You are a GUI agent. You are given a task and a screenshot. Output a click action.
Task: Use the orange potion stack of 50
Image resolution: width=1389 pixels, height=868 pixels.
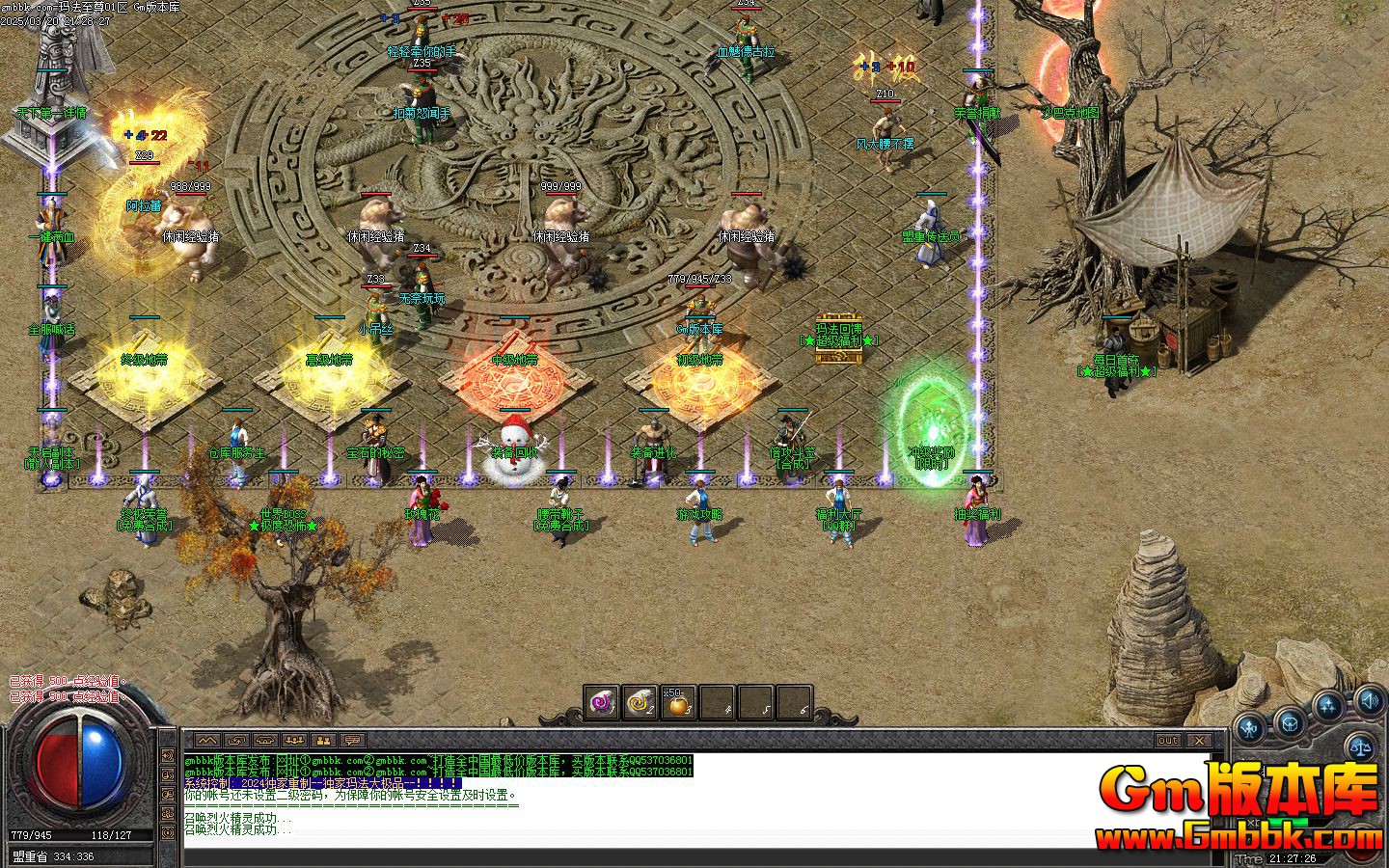pos(679,705)
